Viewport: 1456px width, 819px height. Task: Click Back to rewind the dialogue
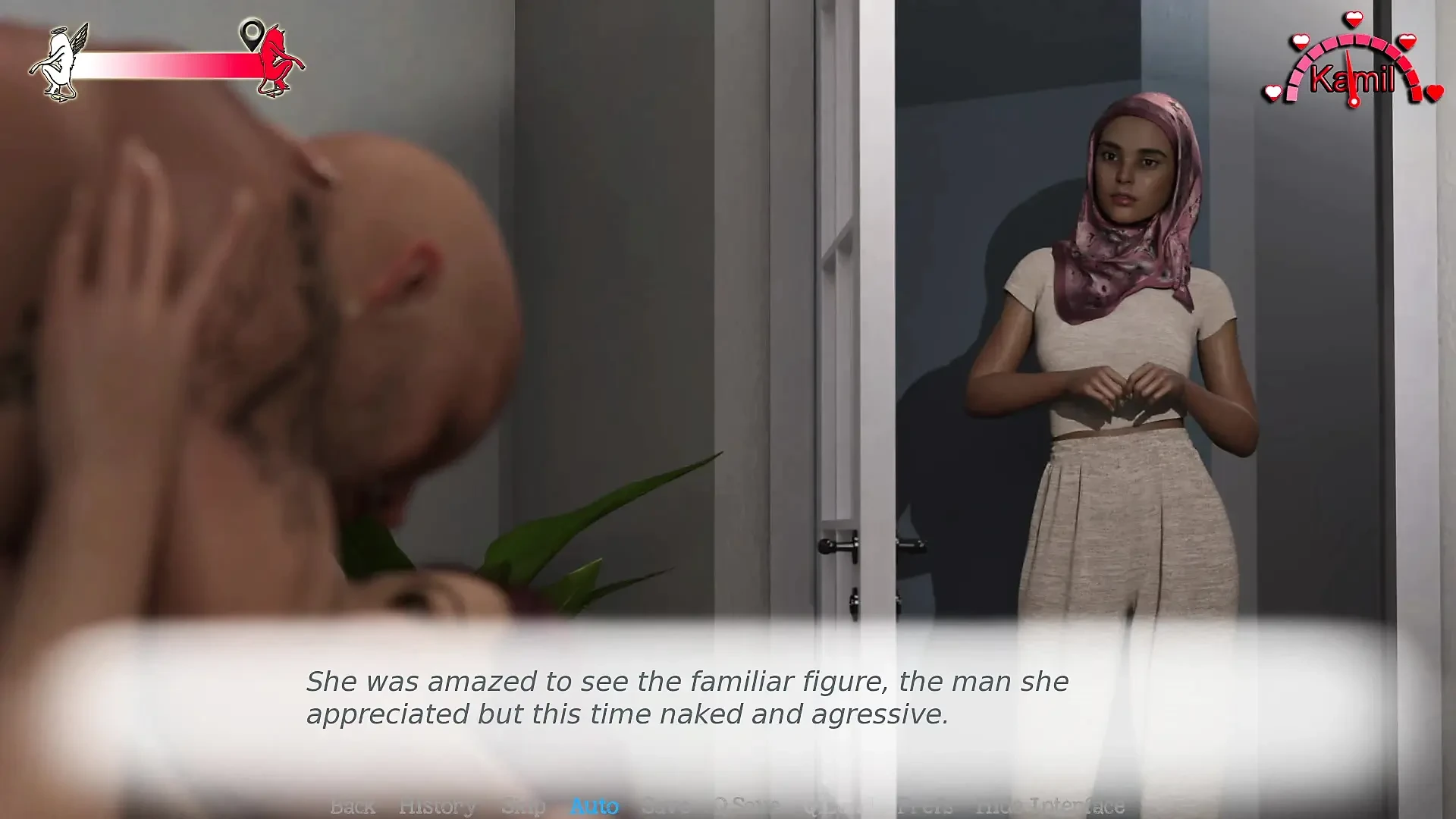point(353,806)
